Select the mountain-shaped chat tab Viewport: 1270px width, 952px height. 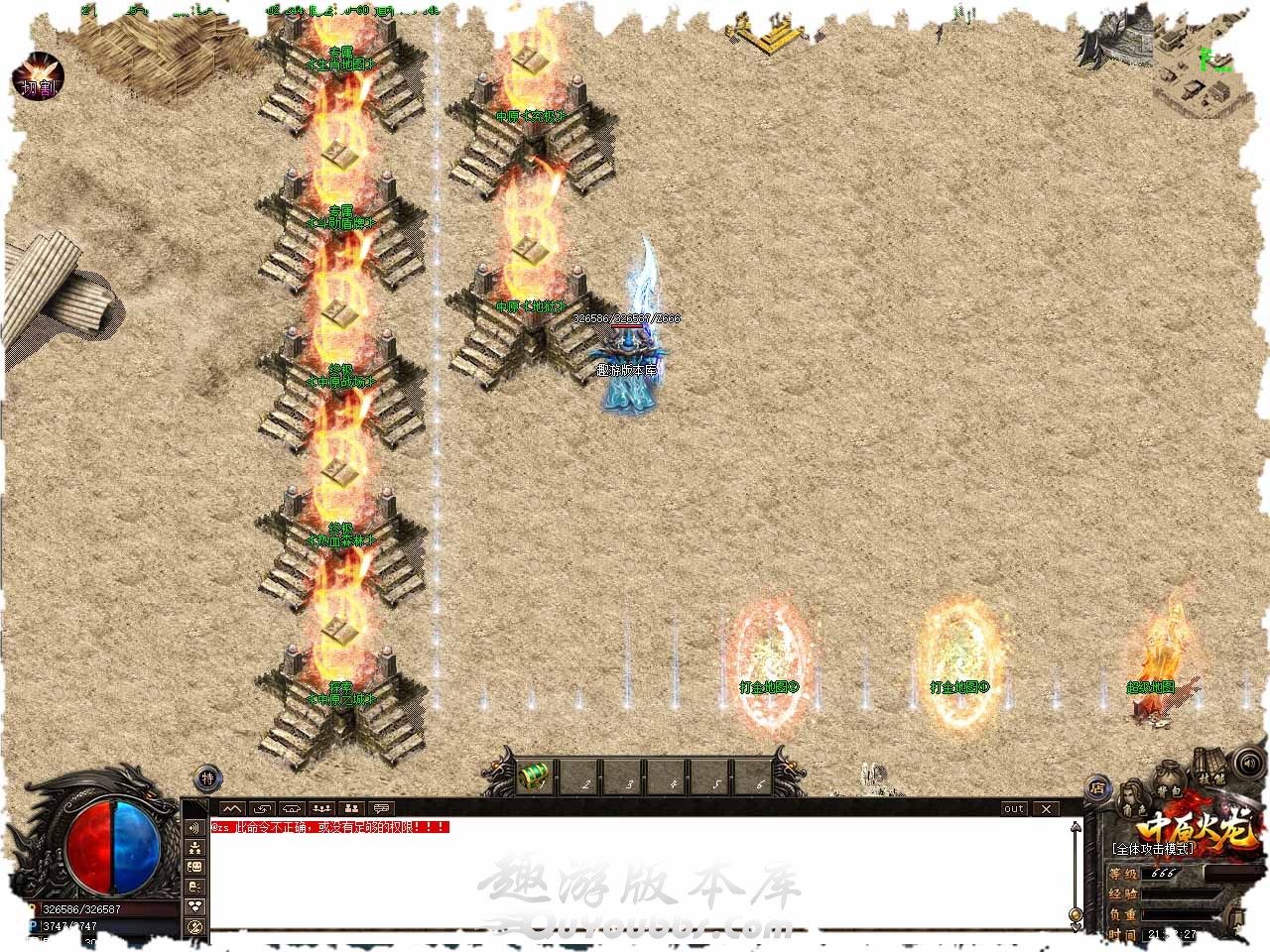(231, 808)
